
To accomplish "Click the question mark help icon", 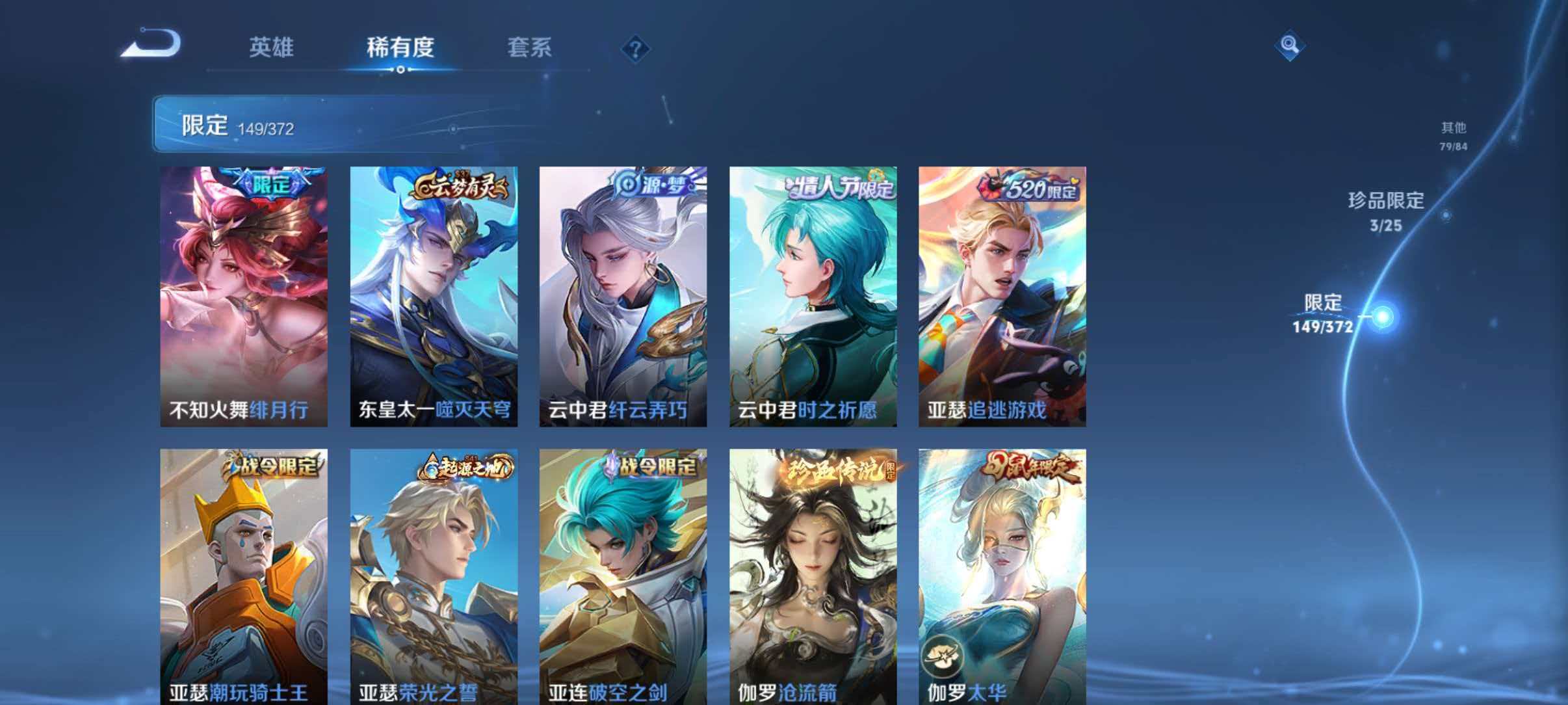I will click(x=636, y=49).
